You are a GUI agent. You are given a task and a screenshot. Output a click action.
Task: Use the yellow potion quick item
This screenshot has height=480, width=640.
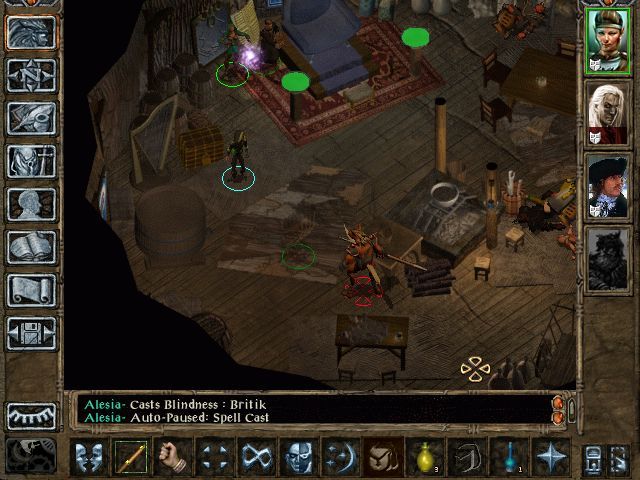coord(426,457)
